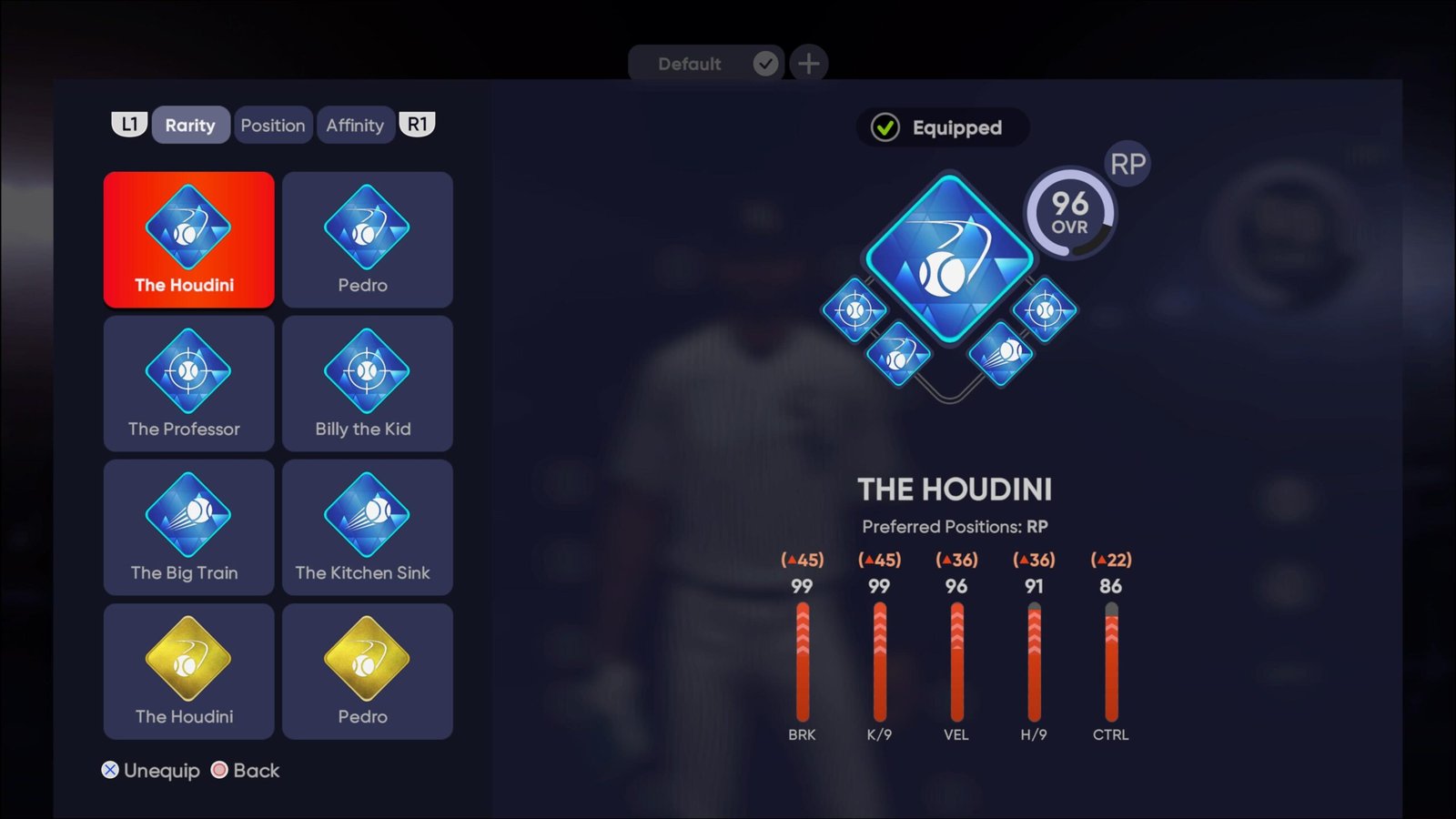Click the 96 OVR rating ring
The width and height of the screenshot is (1456, 819).
pyautogui.click(x=1070, y=216)
